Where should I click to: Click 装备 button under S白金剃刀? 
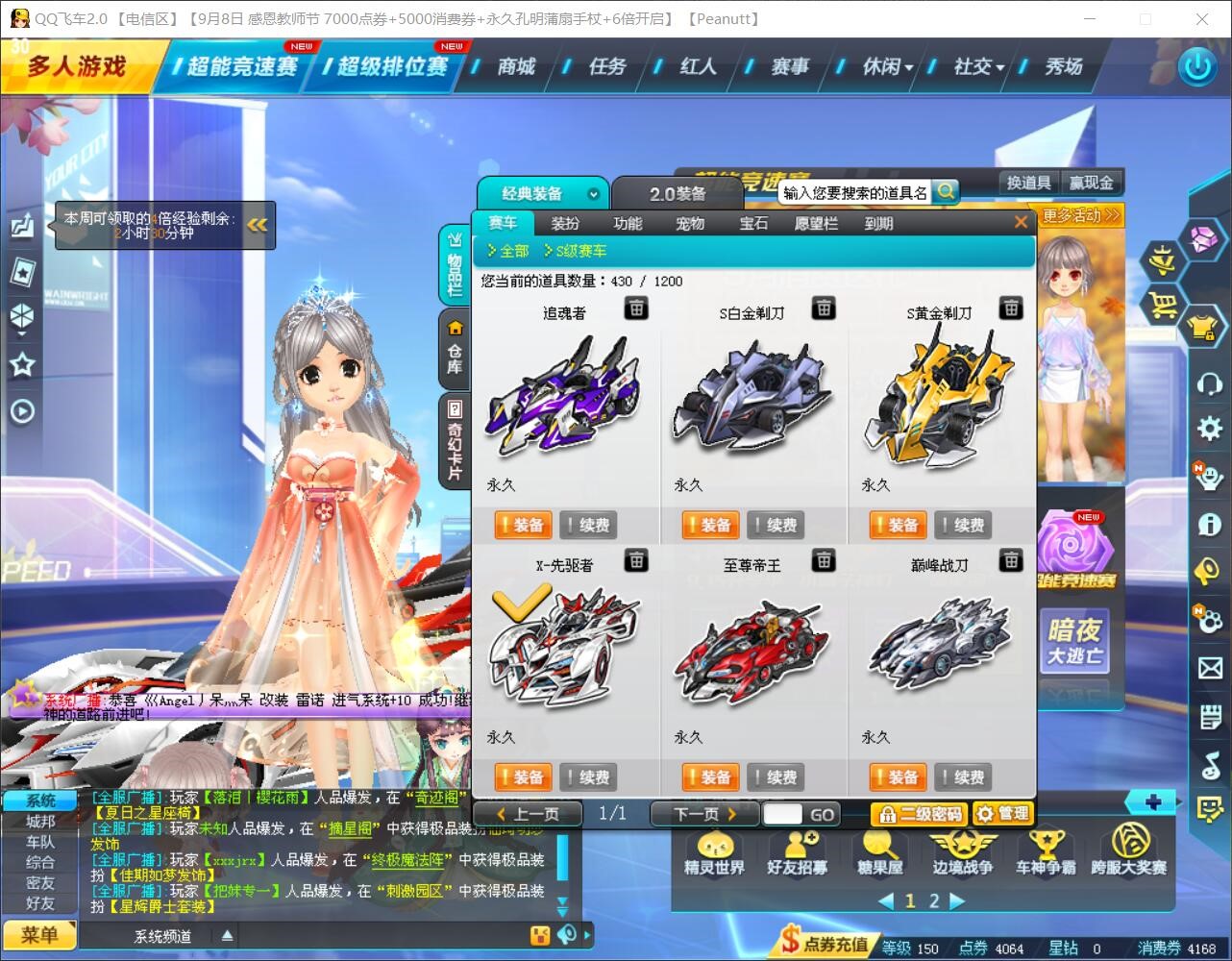point(709,525)
